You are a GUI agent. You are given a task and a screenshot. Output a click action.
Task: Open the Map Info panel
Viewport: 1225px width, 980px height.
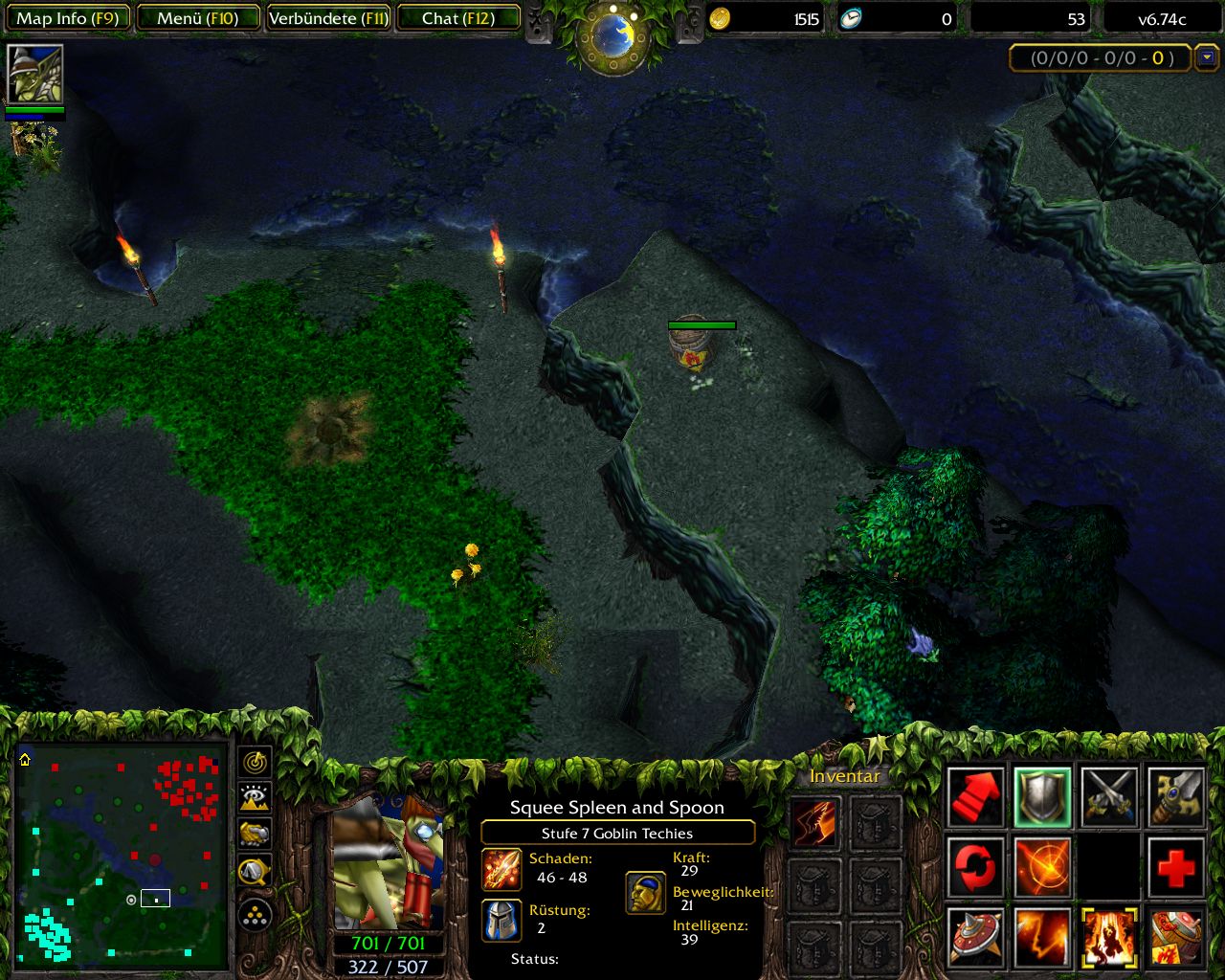pyautogui.click(x=67, y=18)
